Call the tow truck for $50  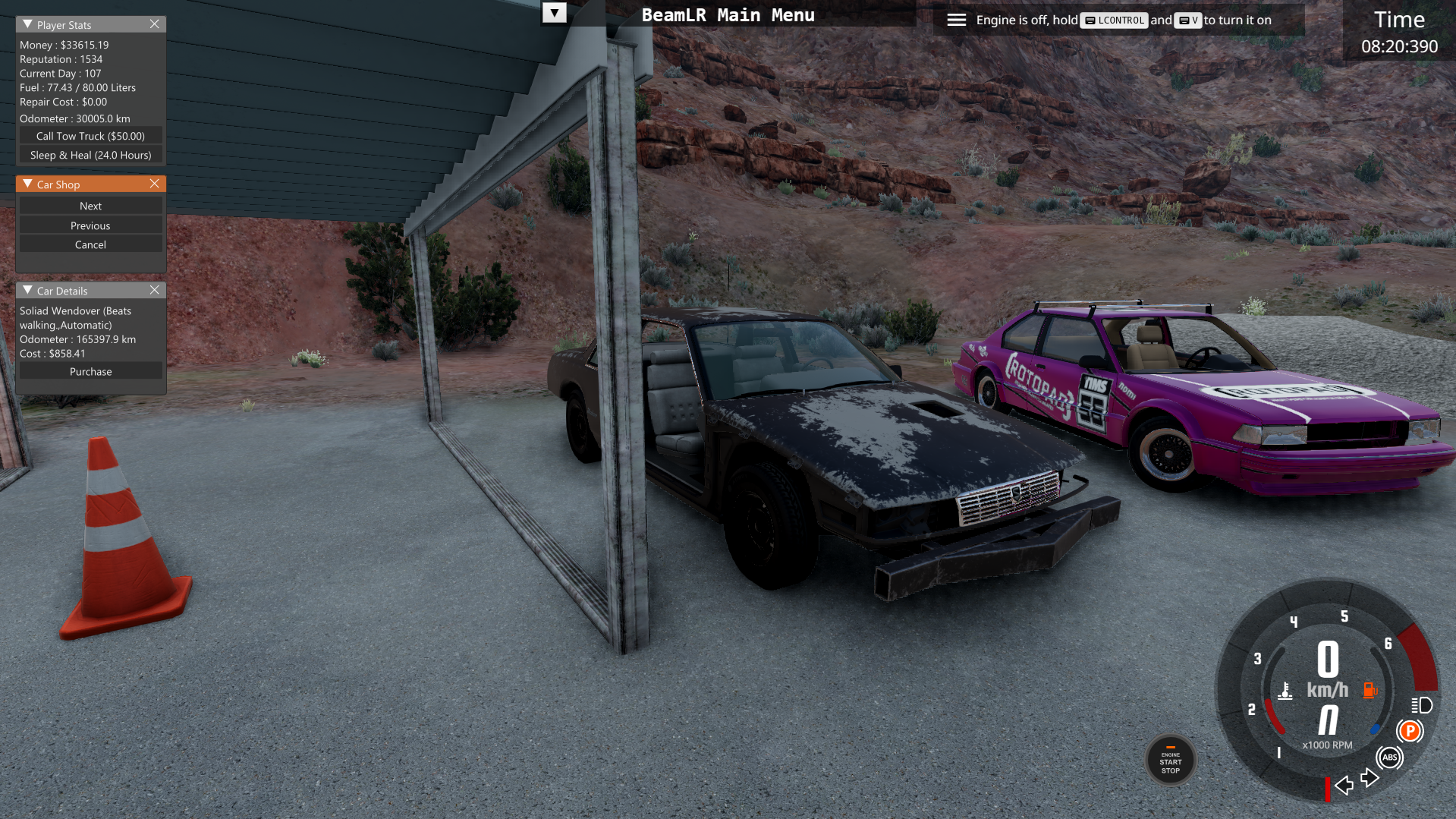coord(90,136)
